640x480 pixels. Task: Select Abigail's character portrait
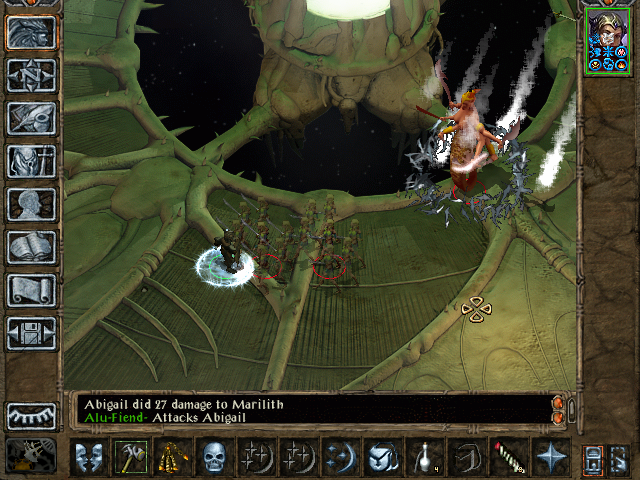point(606,40)
